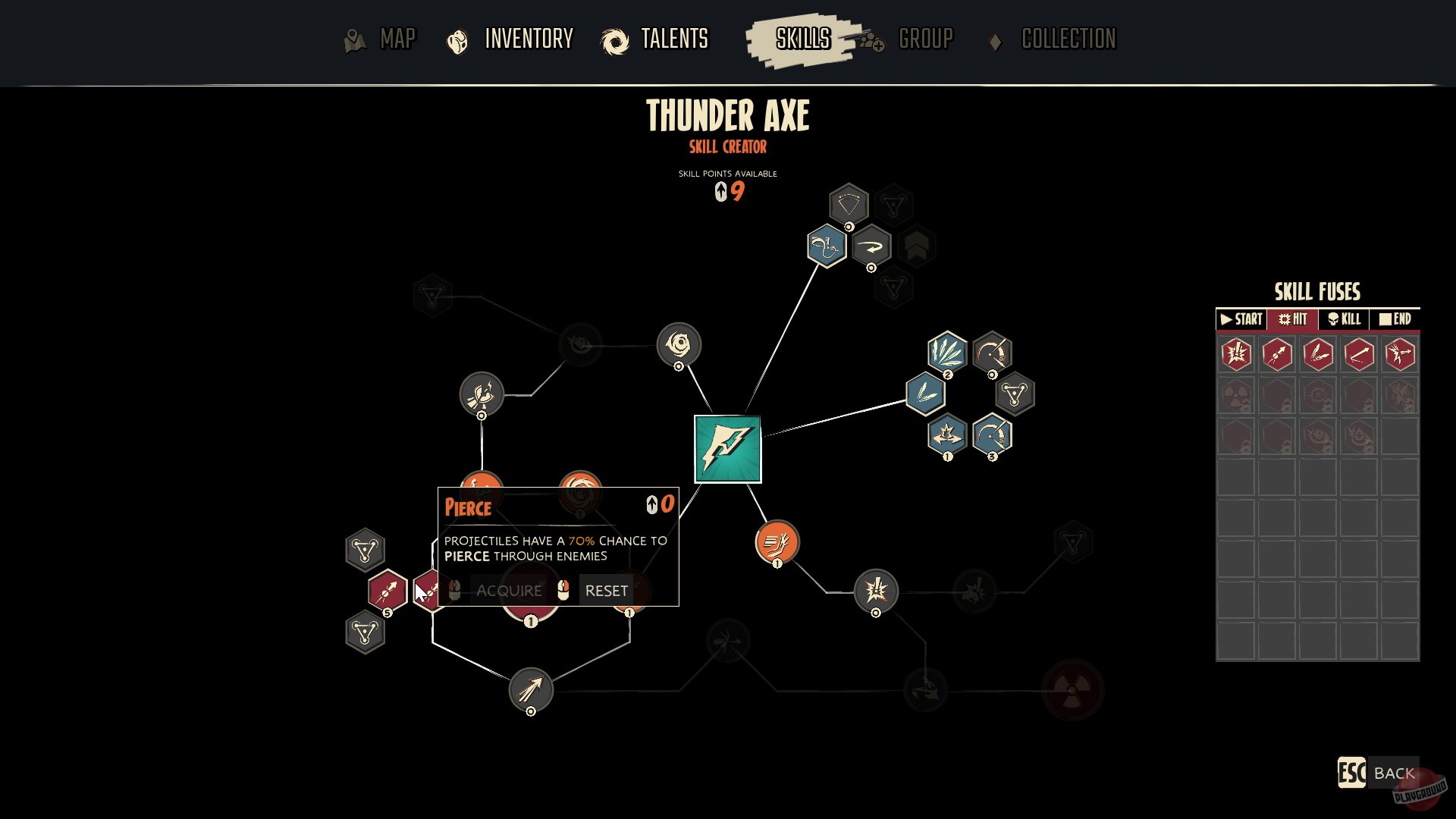Click the orange fist skill node
Screen dimensions: 1456x819
776,542
